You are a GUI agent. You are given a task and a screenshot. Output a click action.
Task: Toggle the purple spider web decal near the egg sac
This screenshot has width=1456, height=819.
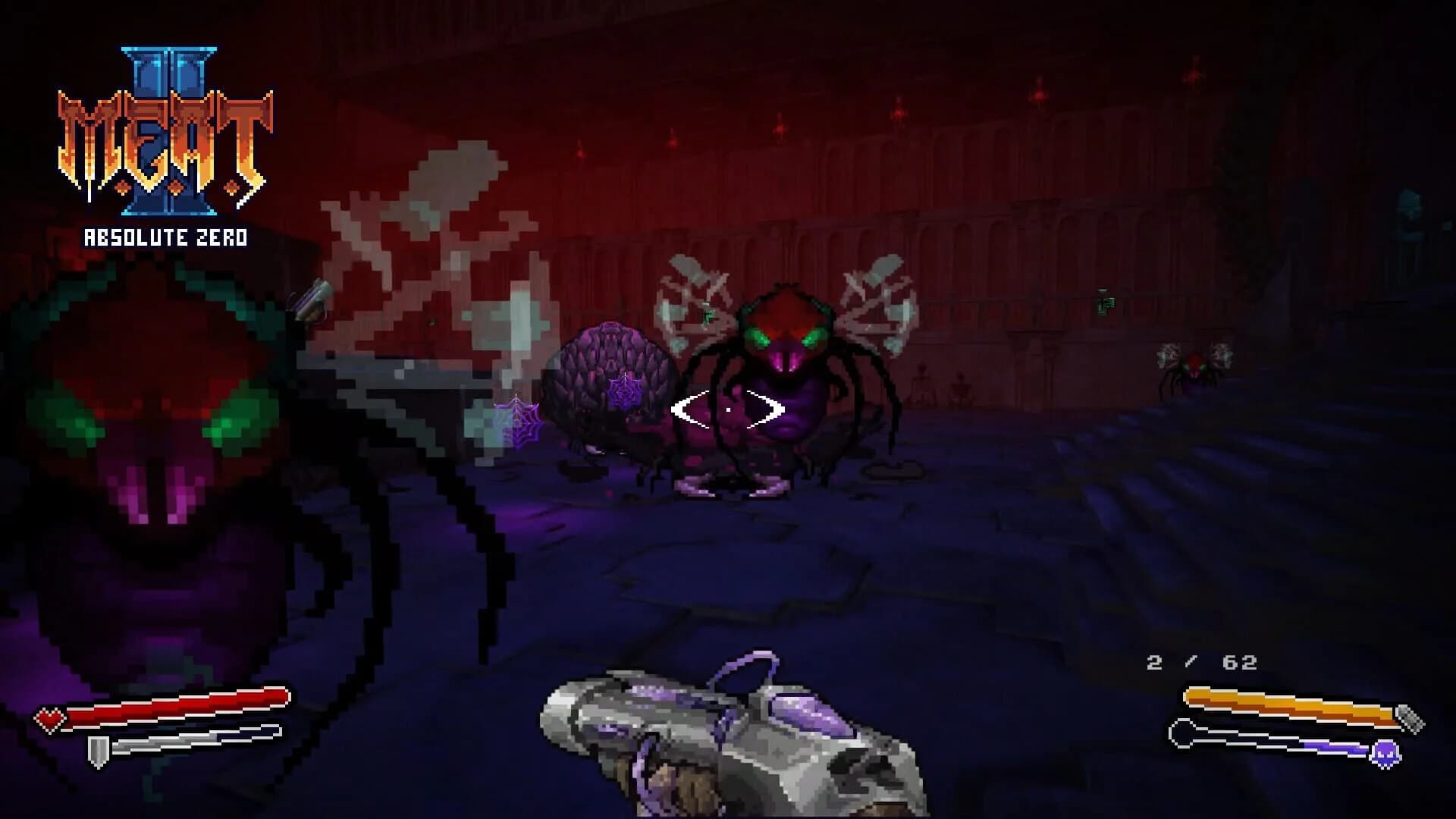[625, 394]
